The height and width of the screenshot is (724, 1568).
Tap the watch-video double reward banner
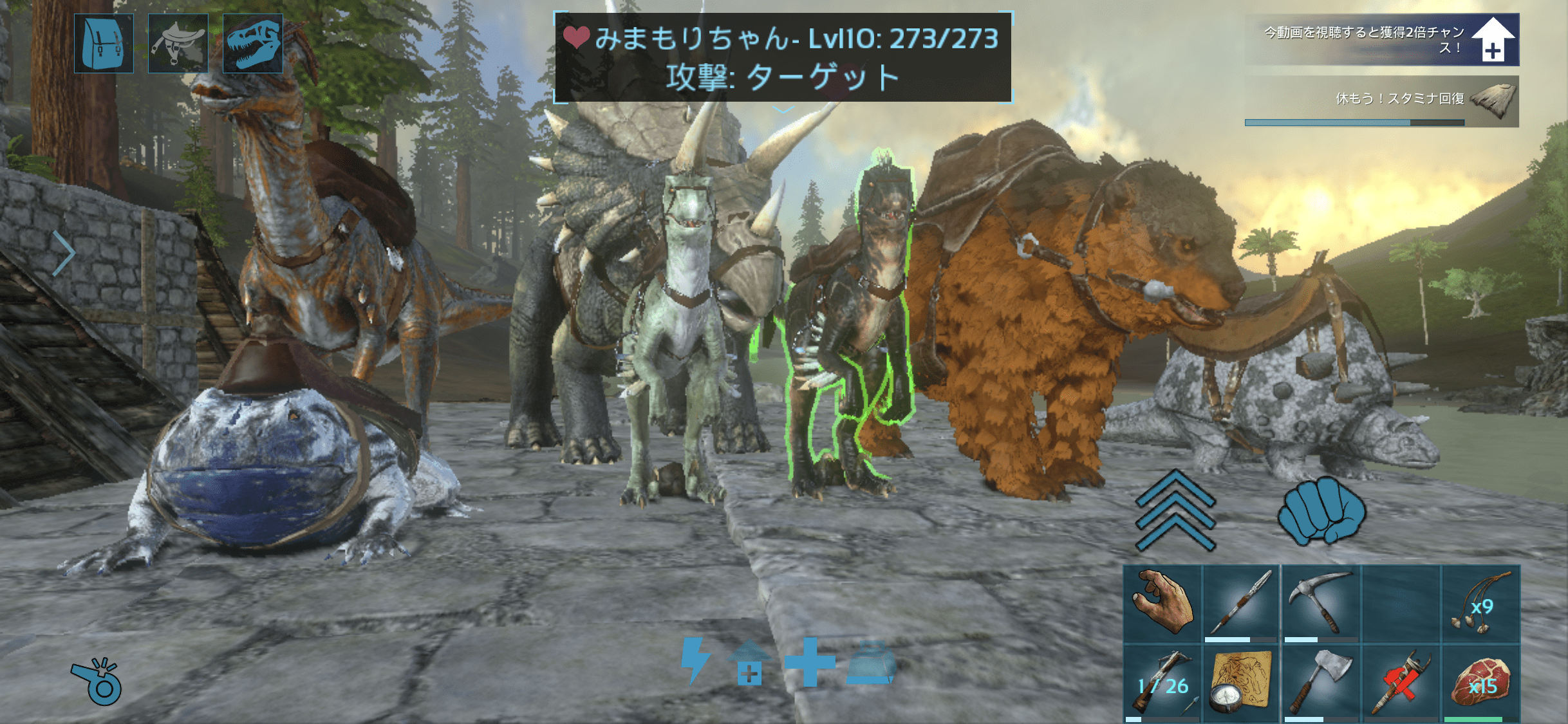(1382, 40)
